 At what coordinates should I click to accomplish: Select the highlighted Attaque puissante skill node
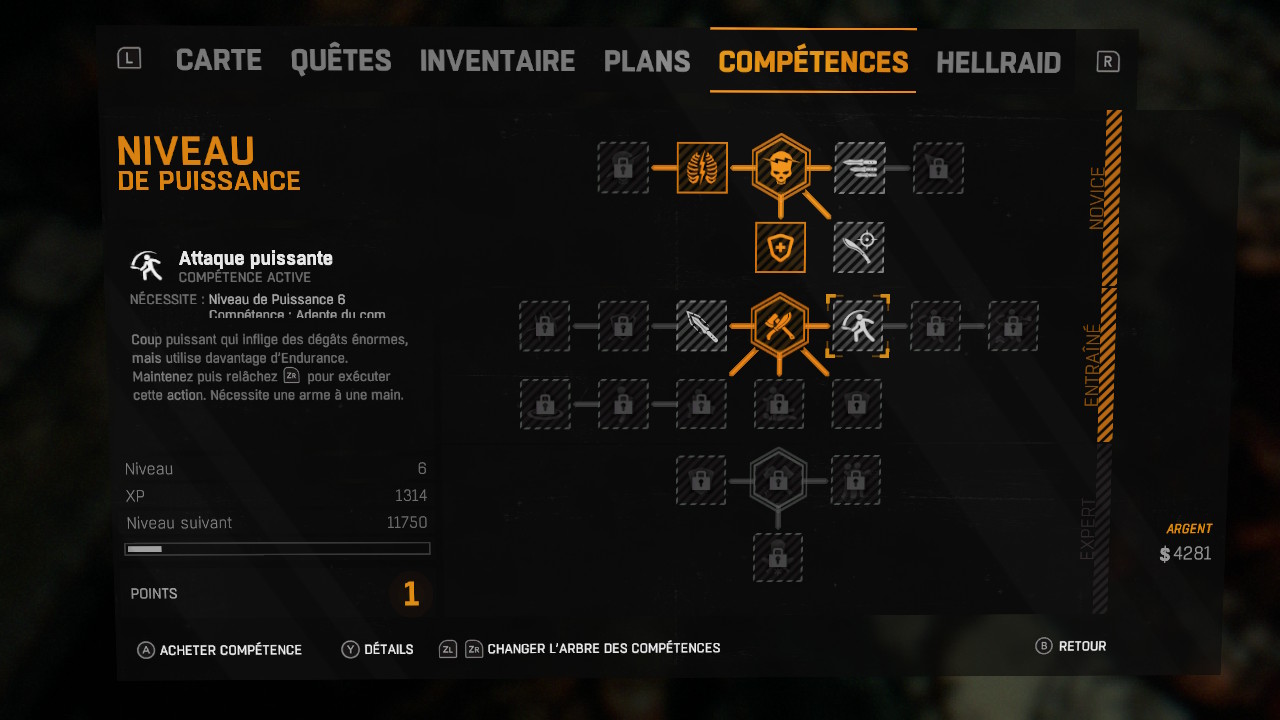point(858,326)
